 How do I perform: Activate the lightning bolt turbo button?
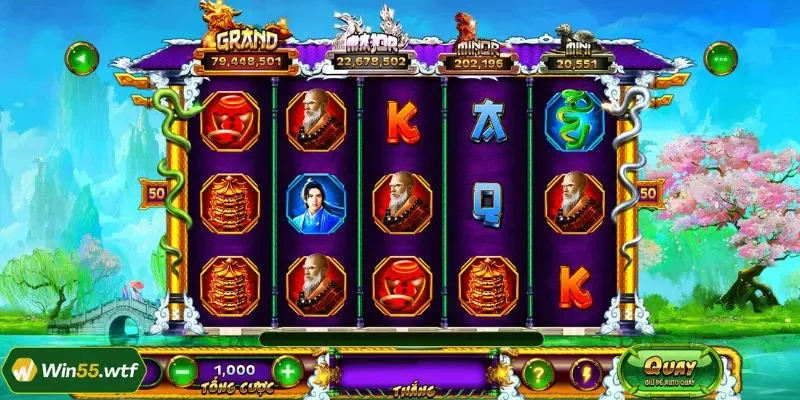pyautogui.click(x=586, y=374)
